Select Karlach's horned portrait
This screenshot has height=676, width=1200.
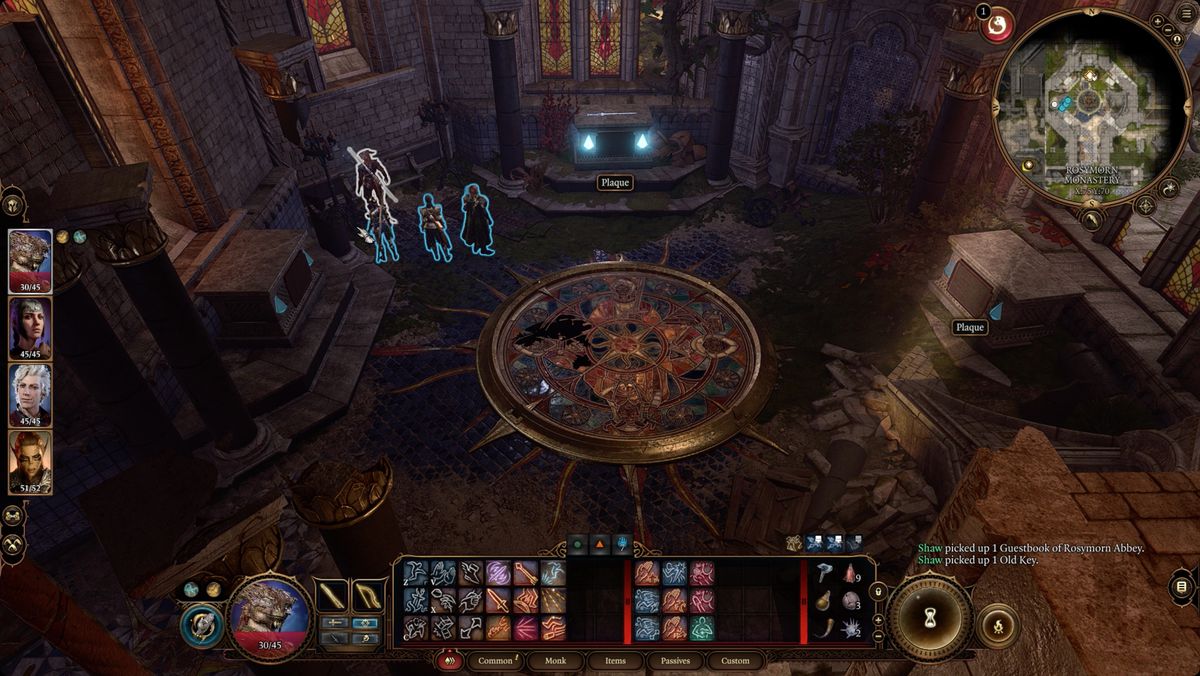pos(30,460)
